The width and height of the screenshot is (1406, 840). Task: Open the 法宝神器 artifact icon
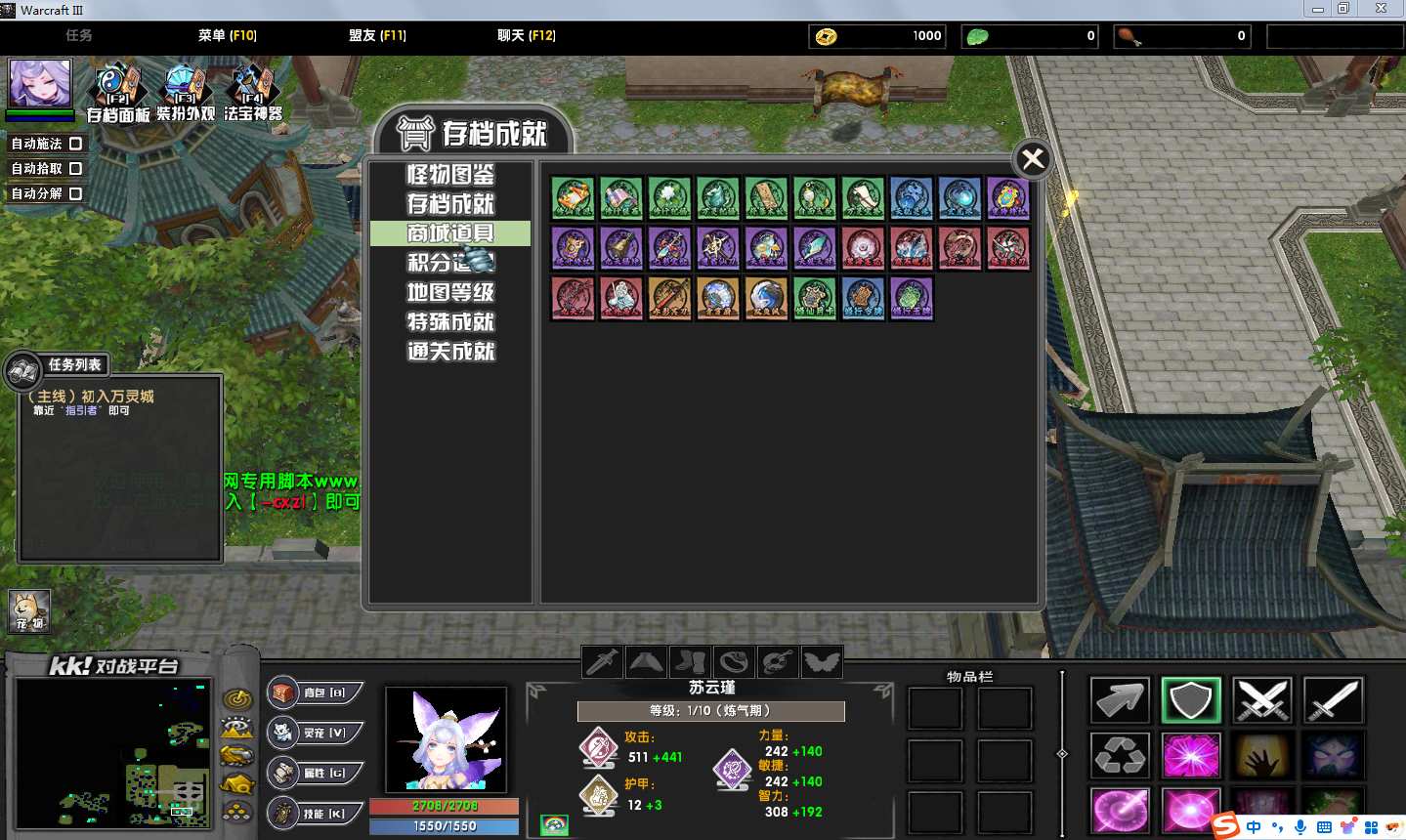coord(252,90)
